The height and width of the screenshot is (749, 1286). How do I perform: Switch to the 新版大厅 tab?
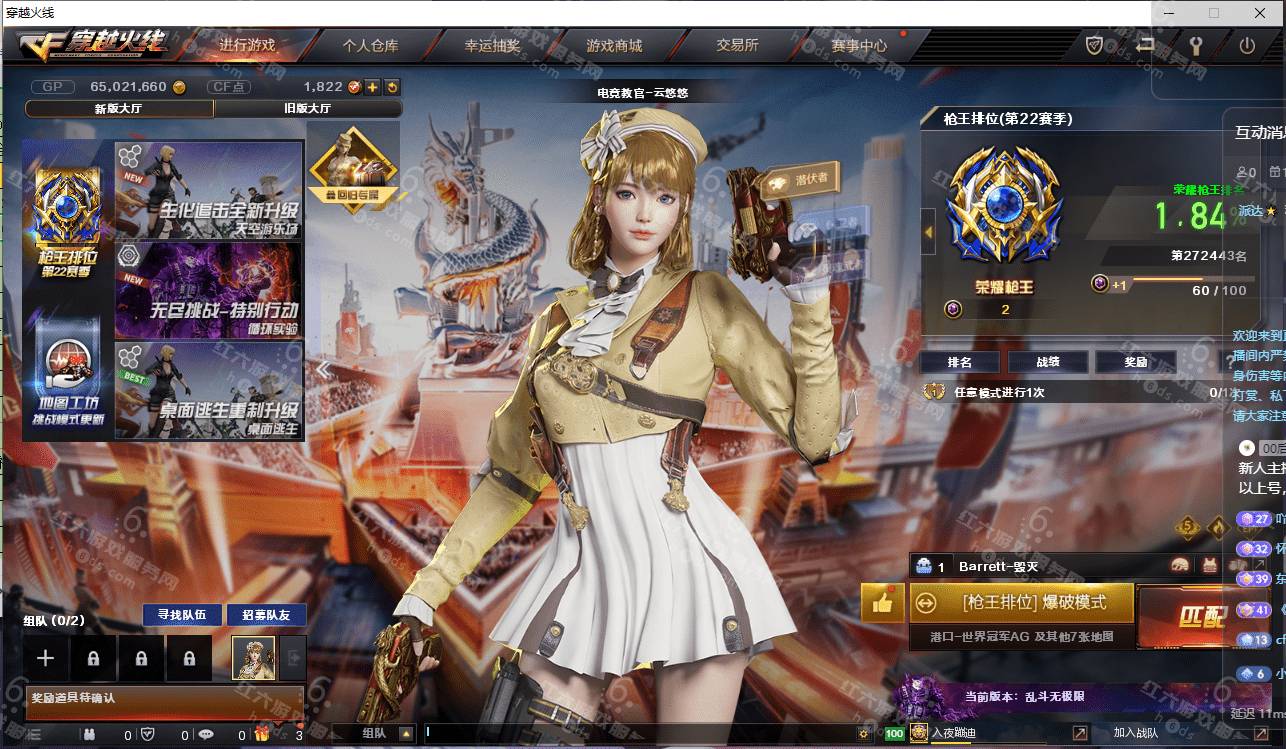pyautogui.click(x=118, y=108)
